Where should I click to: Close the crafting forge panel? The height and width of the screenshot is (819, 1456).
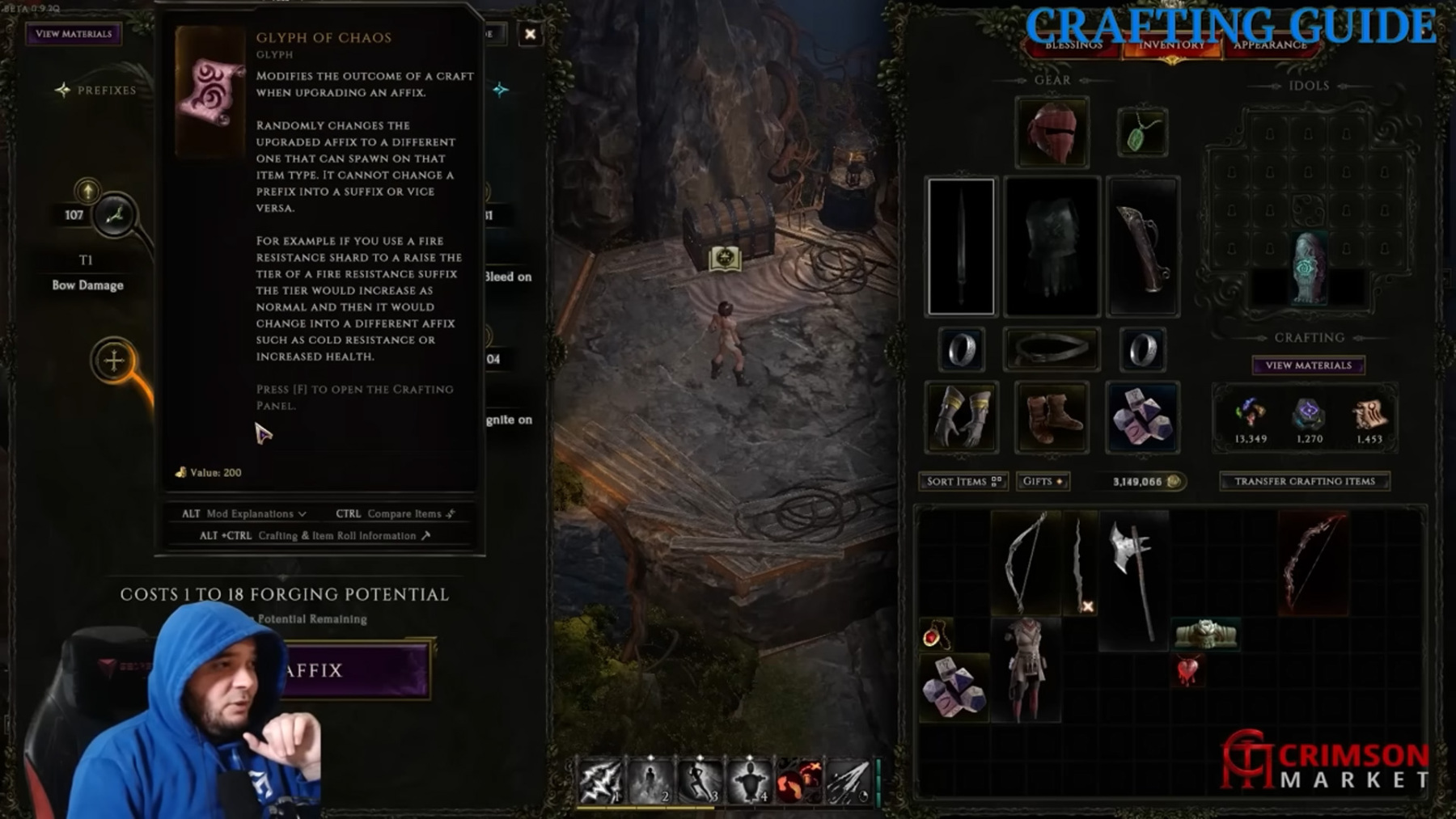pos(530,34)
